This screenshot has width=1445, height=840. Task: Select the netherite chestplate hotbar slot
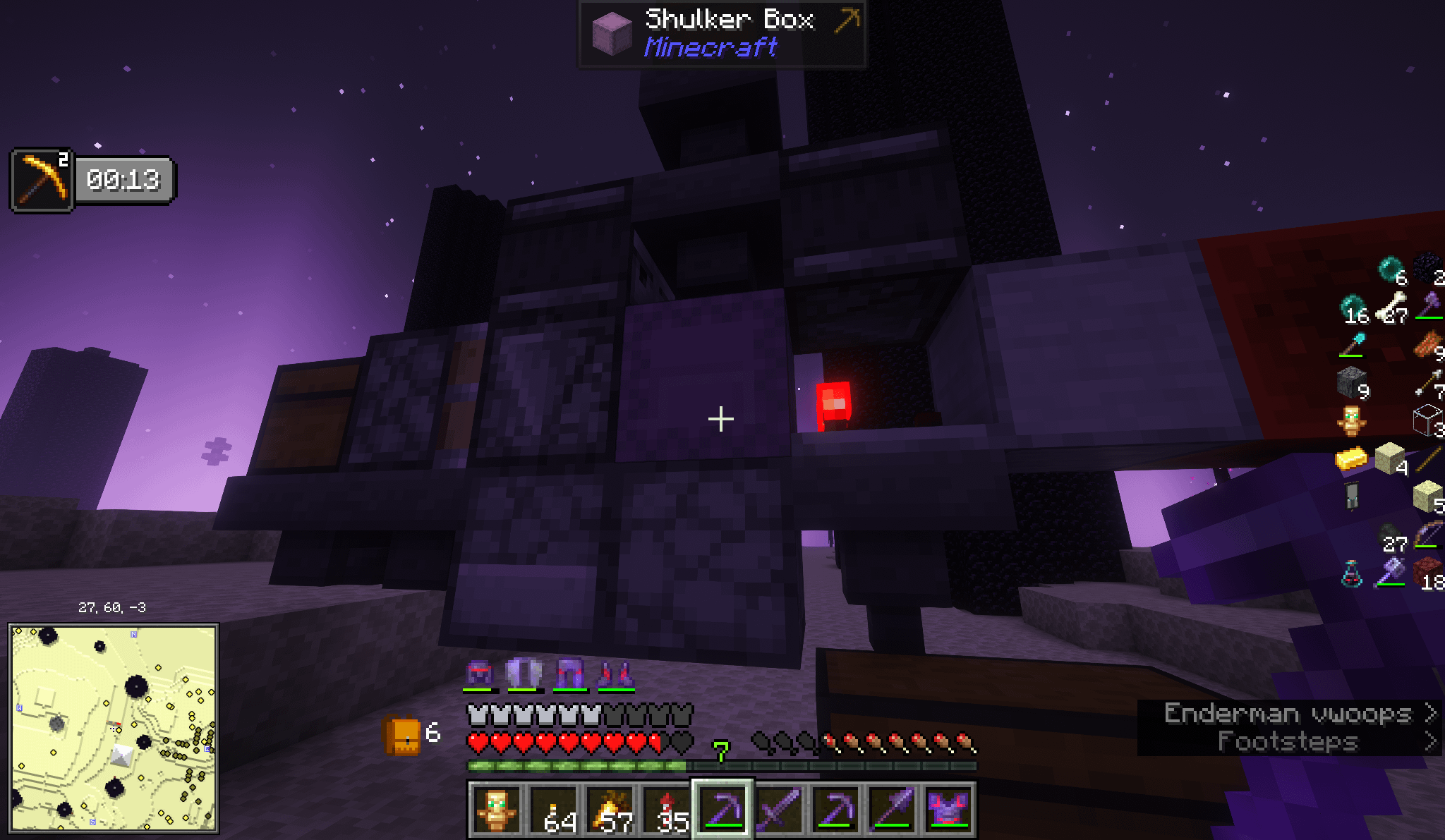click(x=948, y=810)
